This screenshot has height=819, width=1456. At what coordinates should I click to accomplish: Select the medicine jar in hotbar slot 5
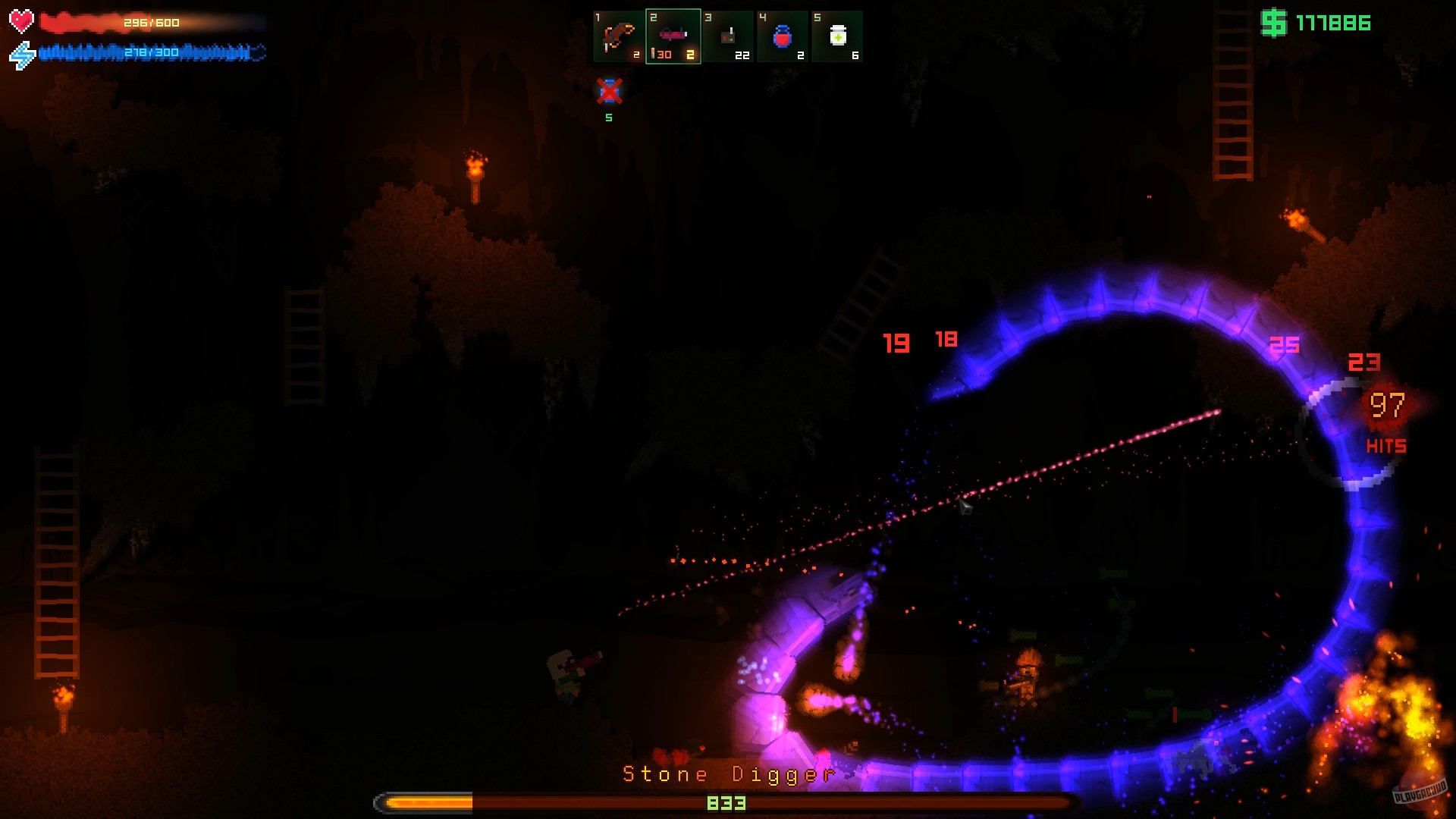(x=836, y=36)
